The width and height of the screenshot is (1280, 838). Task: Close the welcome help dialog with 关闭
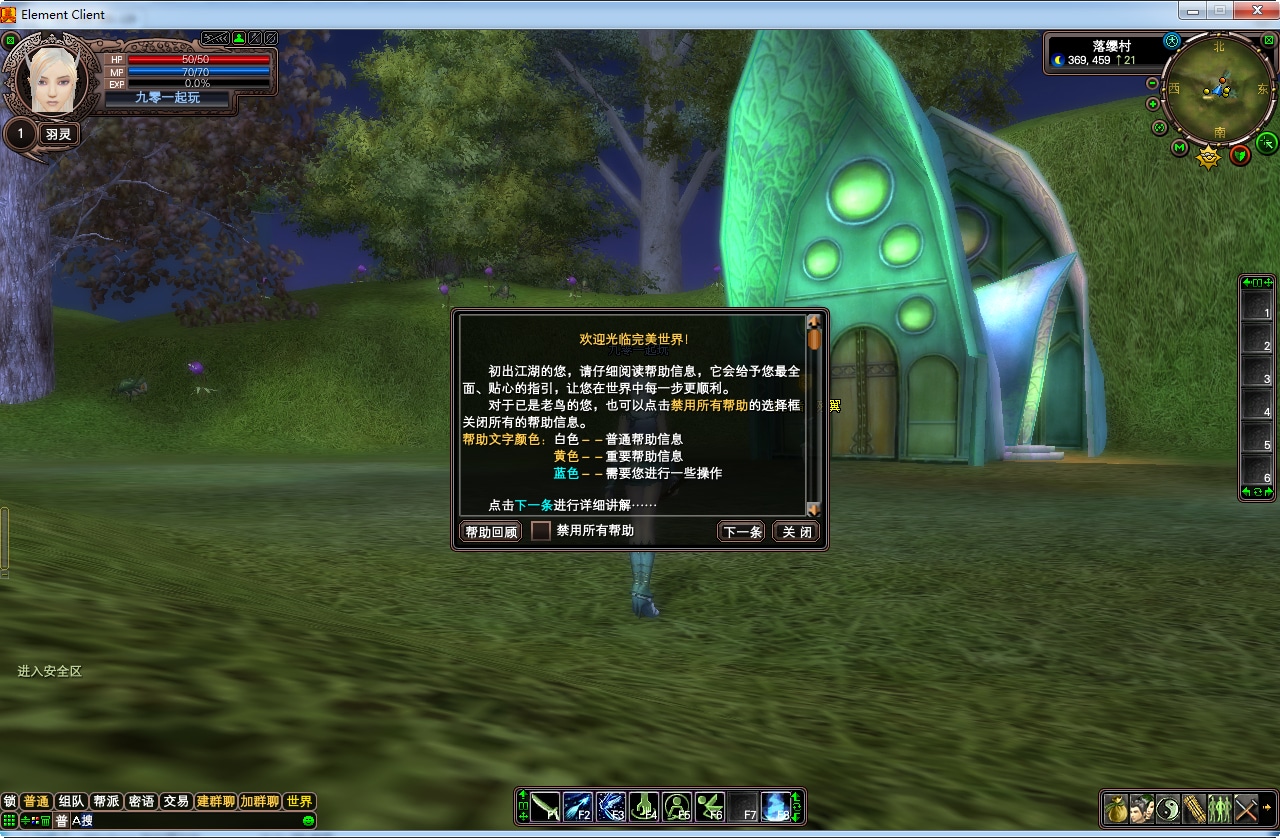[x=797, y=532]
